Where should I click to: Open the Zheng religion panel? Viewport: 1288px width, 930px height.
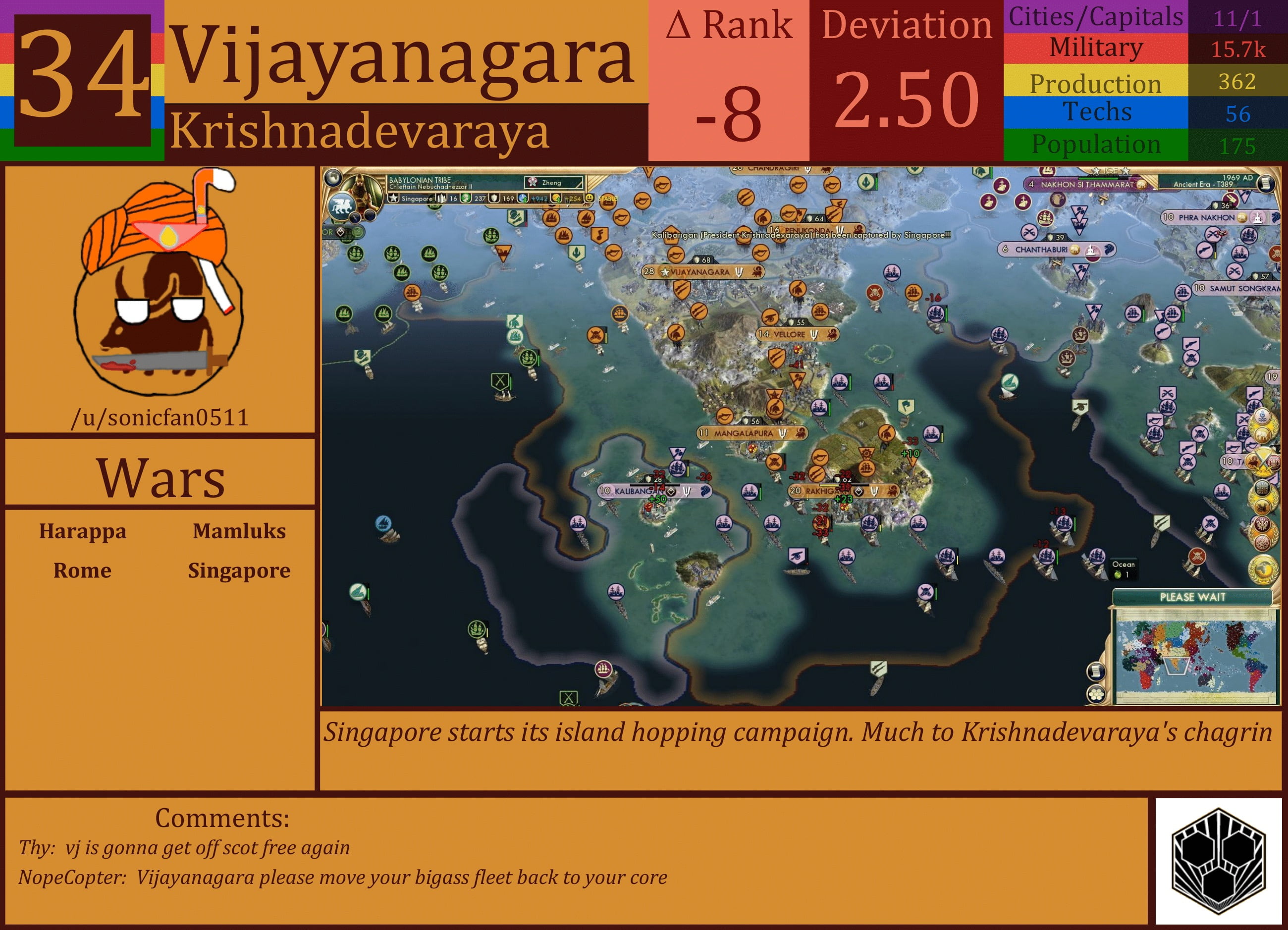(553, 183)
